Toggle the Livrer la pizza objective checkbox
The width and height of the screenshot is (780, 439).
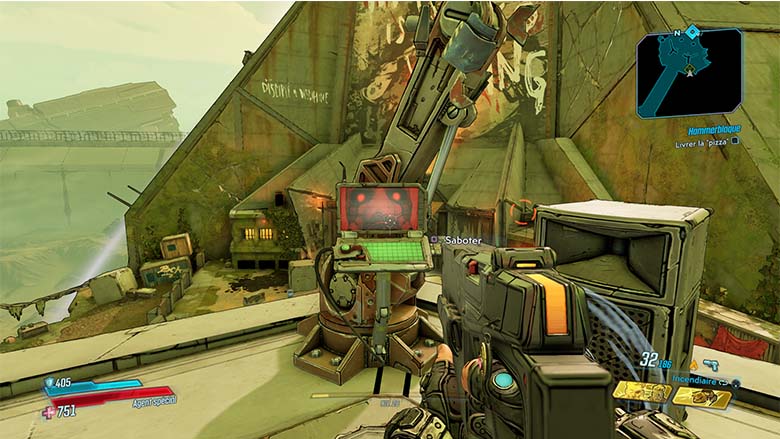(735, 141)
